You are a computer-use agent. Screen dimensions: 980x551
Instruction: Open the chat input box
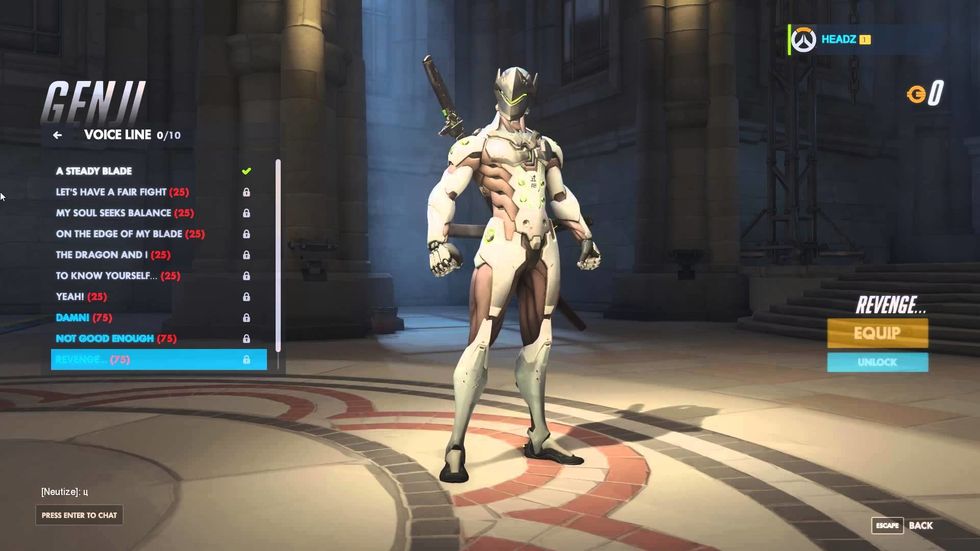click(x=80, y=515)
